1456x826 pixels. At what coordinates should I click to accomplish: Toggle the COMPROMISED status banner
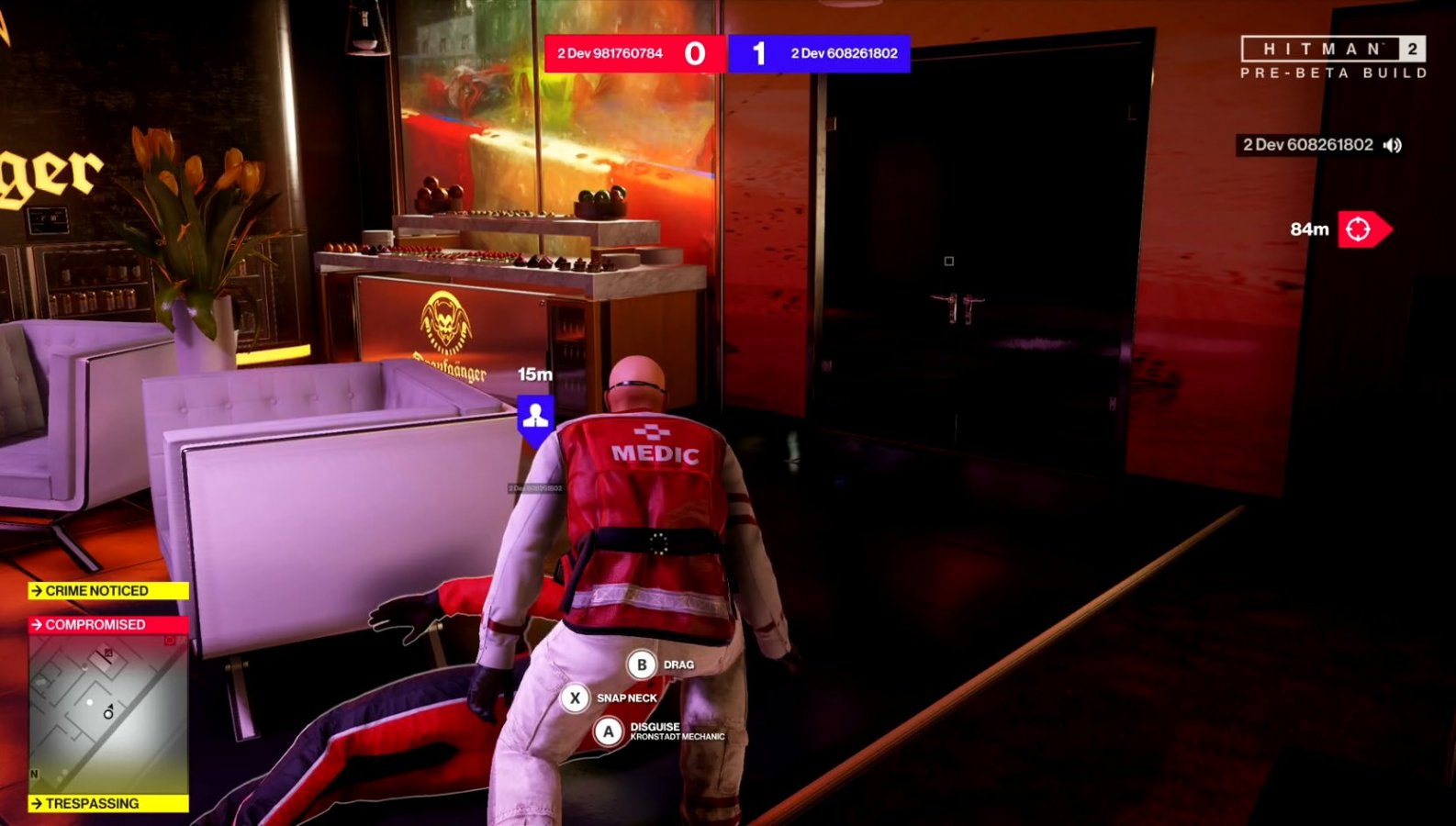(107, 624)
